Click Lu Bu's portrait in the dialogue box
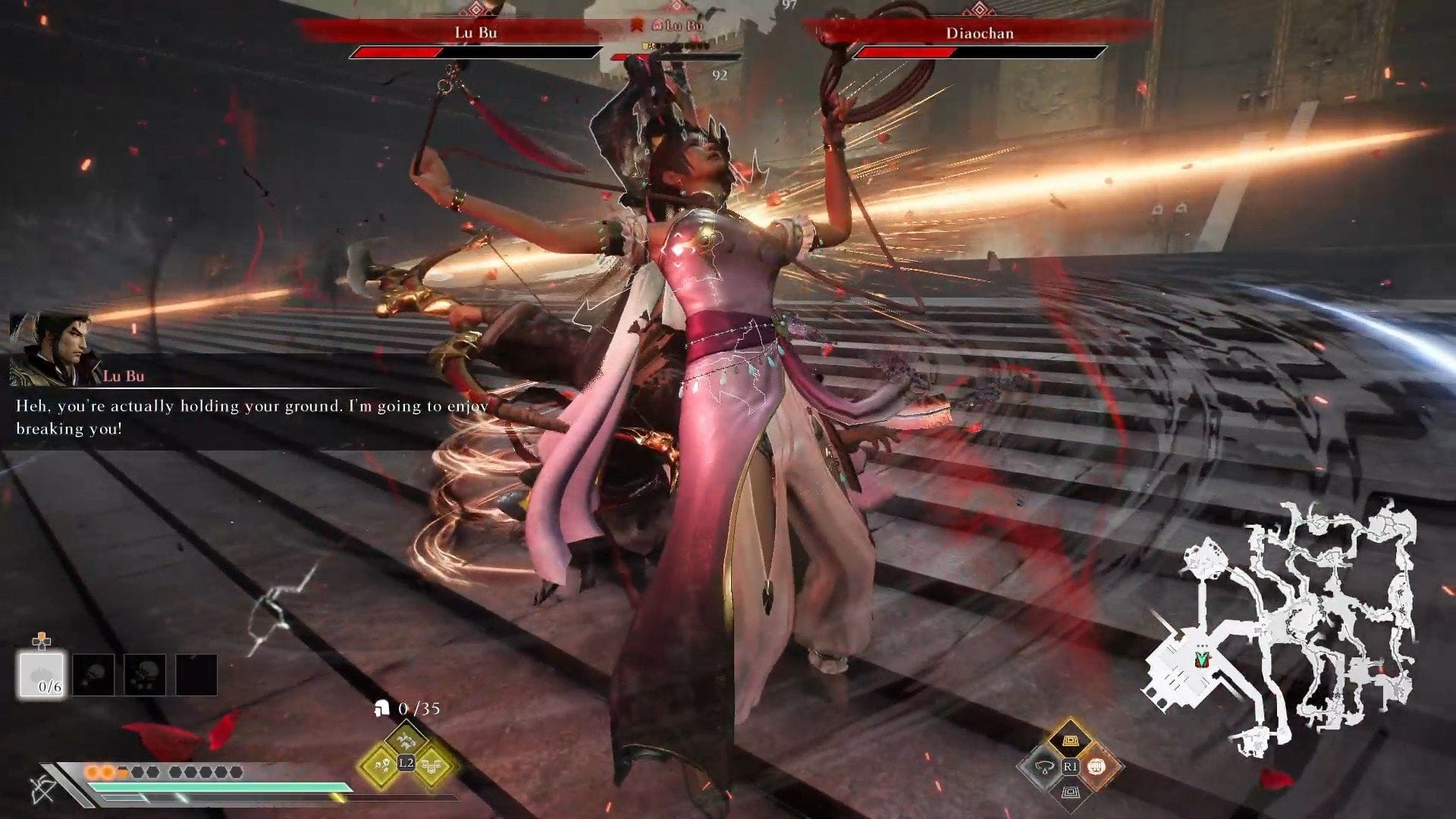Screen dimensions: 1456x819 point(50,350)
